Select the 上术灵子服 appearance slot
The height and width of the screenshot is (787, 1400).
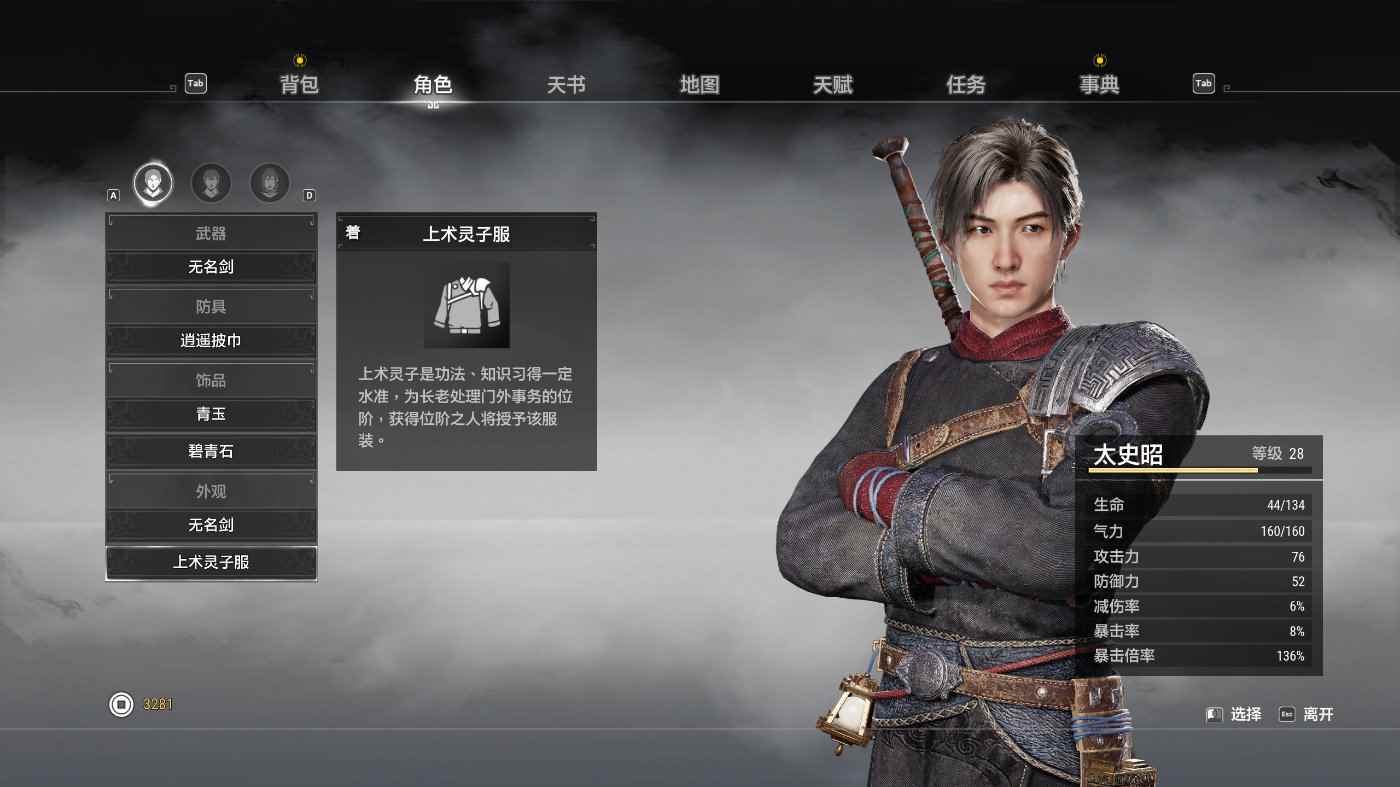point(211,563)
